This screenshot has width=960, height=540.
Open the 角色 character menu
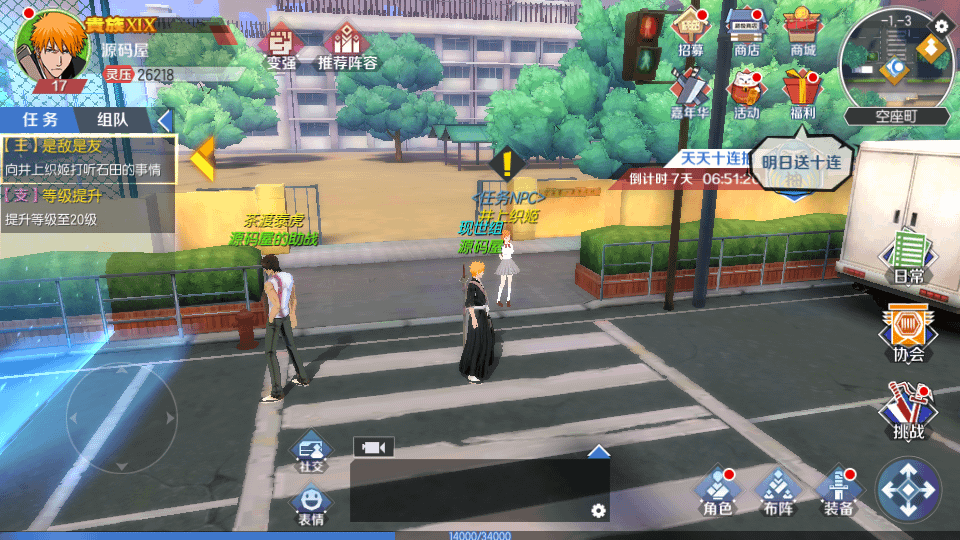(x=717, y=490)
